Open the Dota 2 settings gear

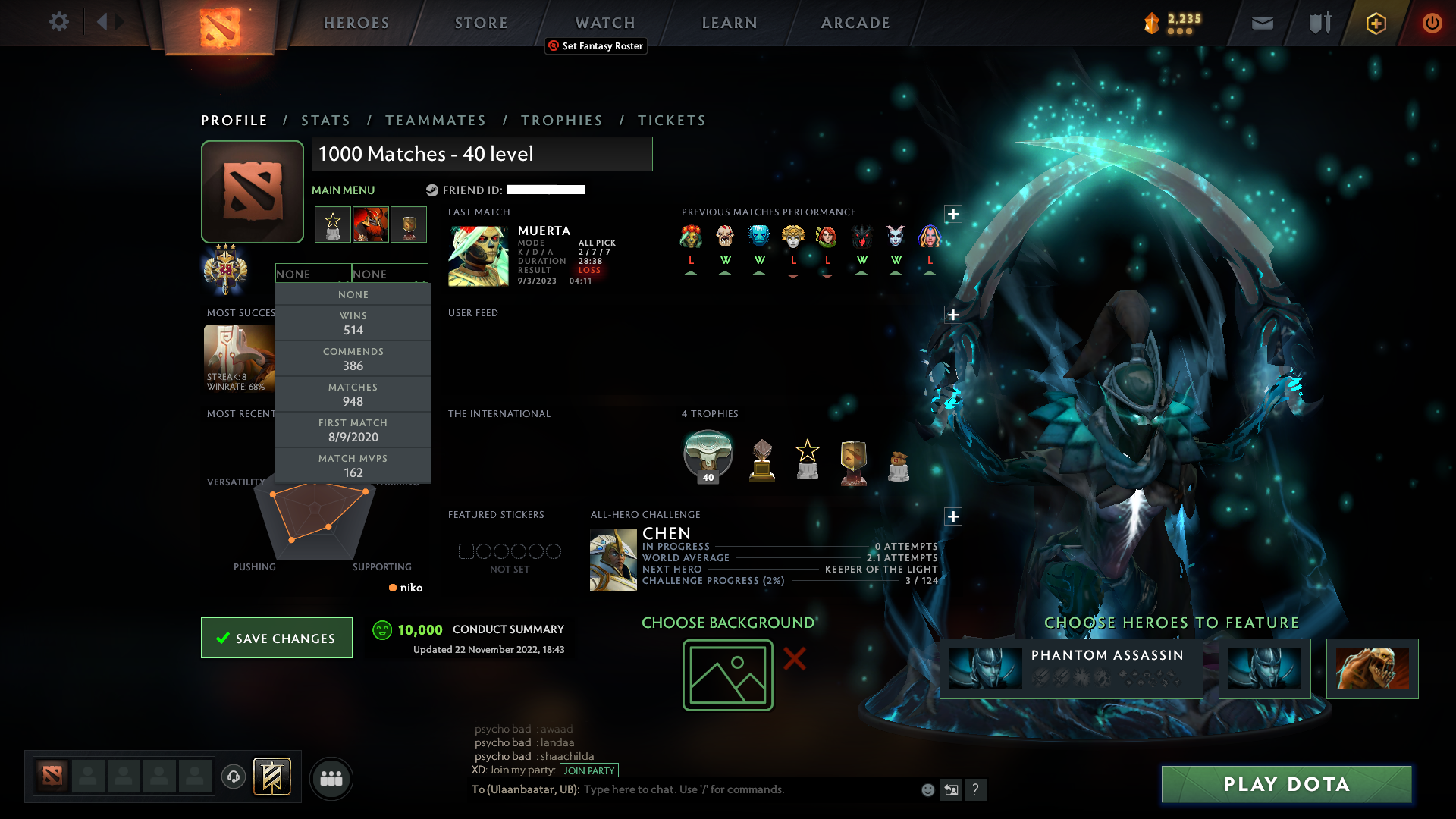point(59,22)
